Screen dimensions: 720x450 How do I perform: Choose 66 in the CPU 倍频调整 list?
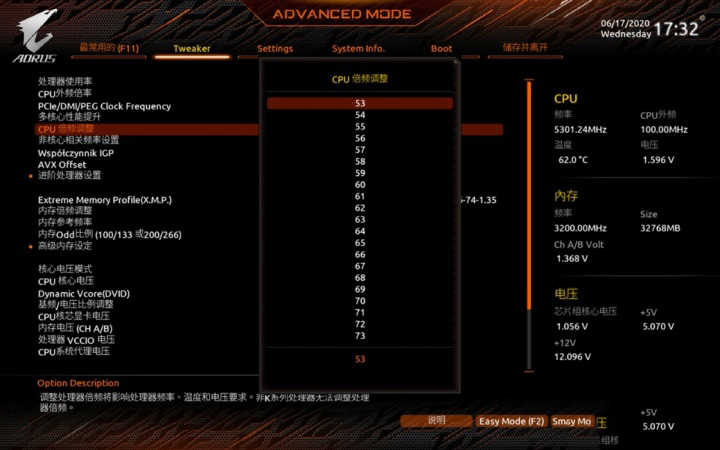pos(360,254)
